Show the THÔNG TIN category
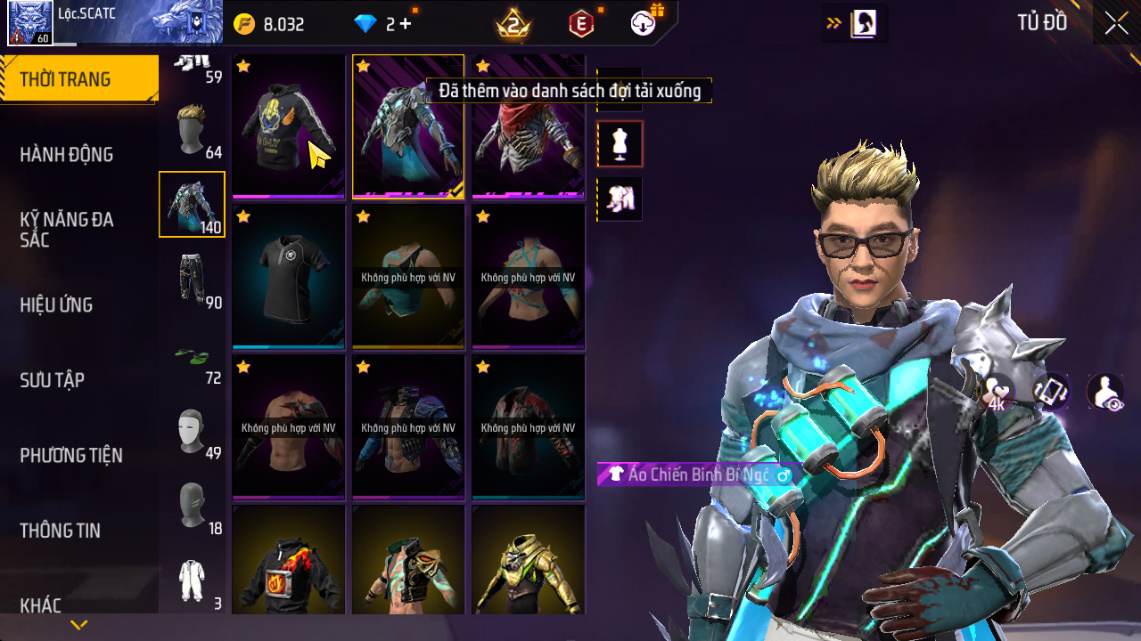The image size is (1141, 641). (x=60, y=530)
